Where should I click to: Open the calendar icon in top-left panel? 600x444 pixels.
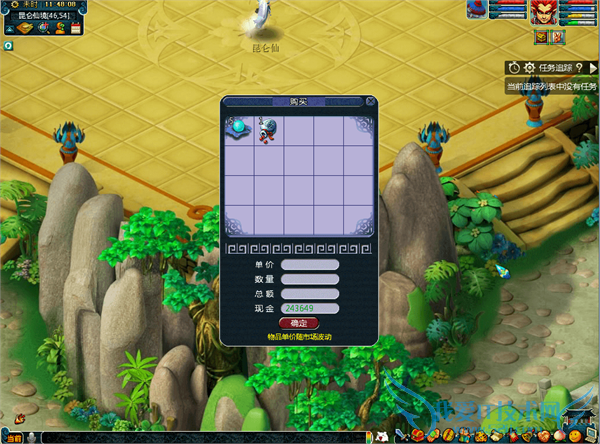pos(76,28)
